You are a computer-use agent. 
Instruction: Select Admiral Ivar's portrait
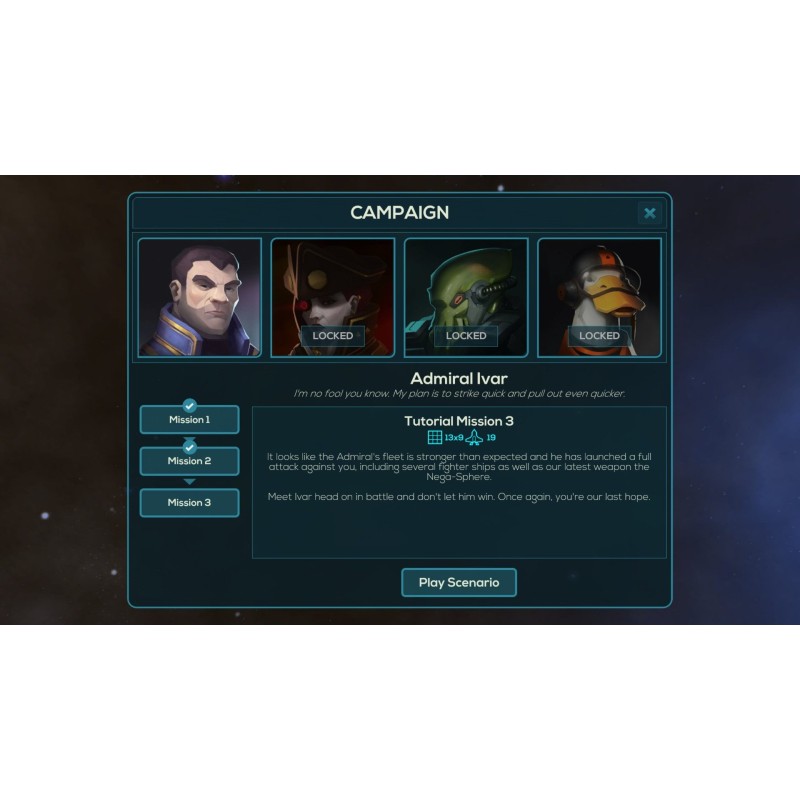coord(200,297)
